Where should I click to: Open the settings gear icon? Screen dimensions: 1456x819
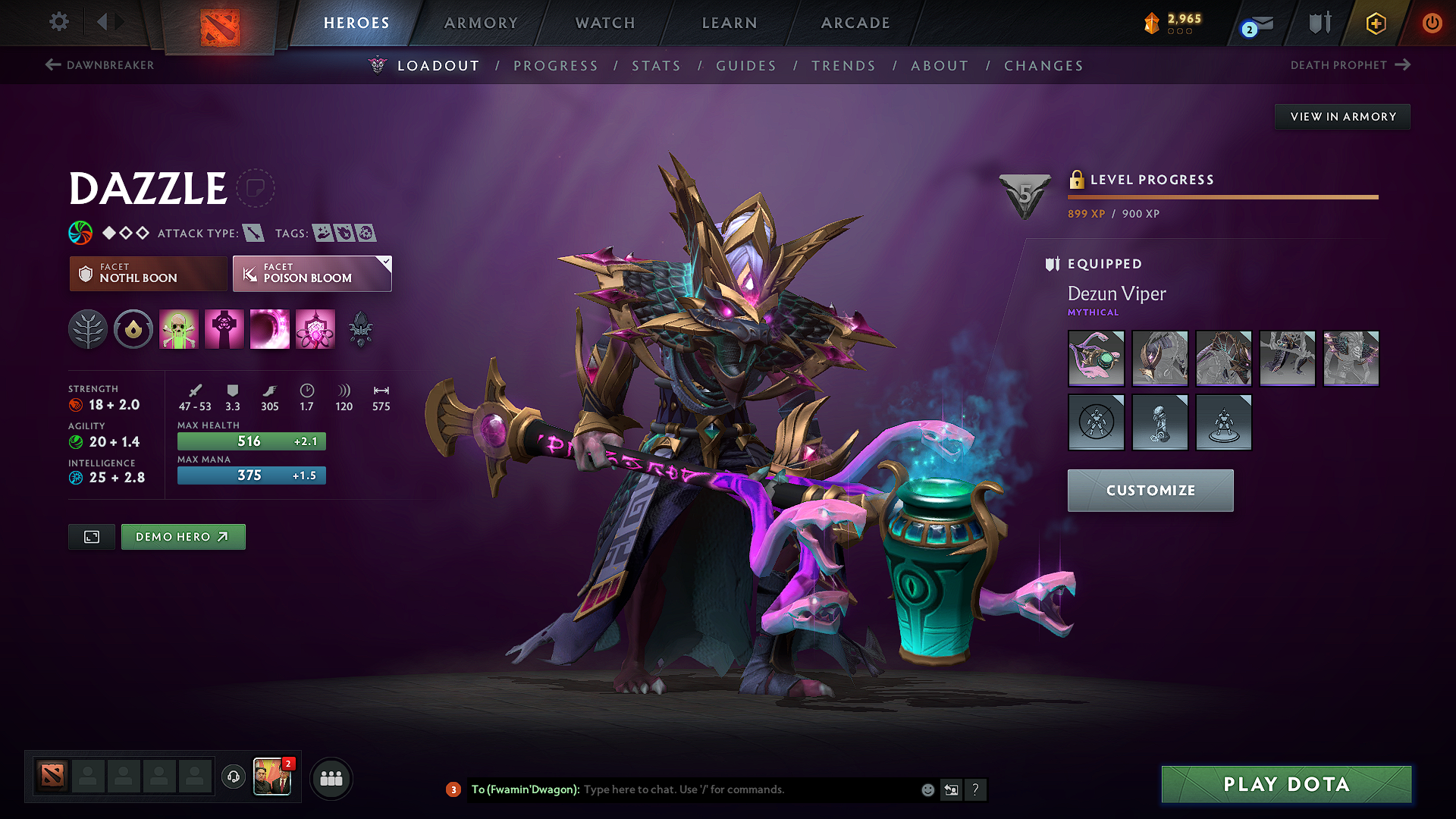pos(58,22)
